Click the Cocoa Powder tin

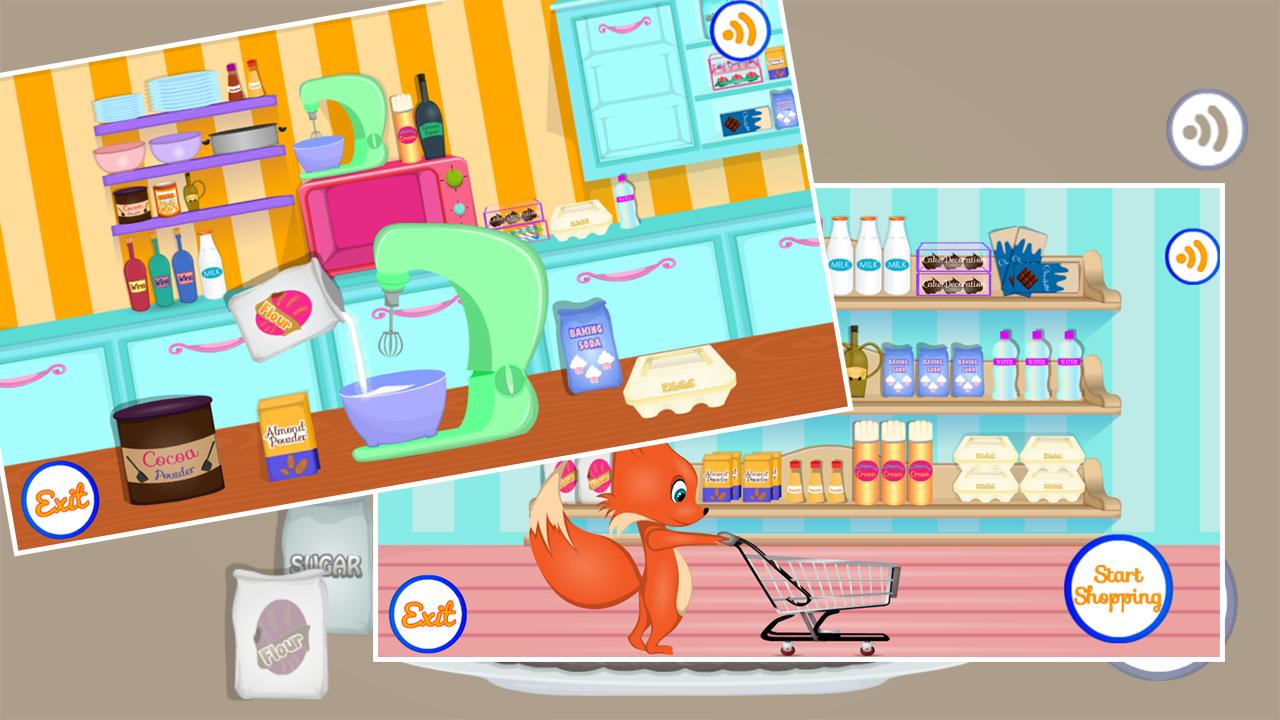[x=170, y=455]
